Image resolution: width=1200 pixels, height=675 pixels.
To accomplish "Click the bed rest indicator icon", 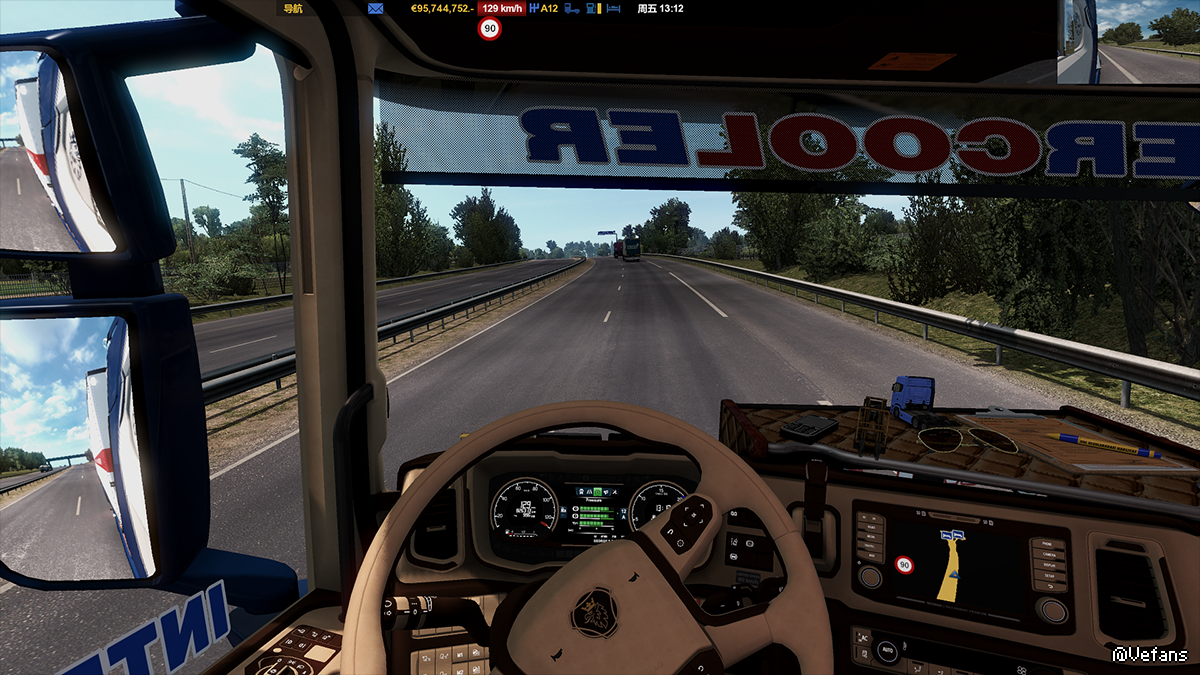I will coord(614,8).
